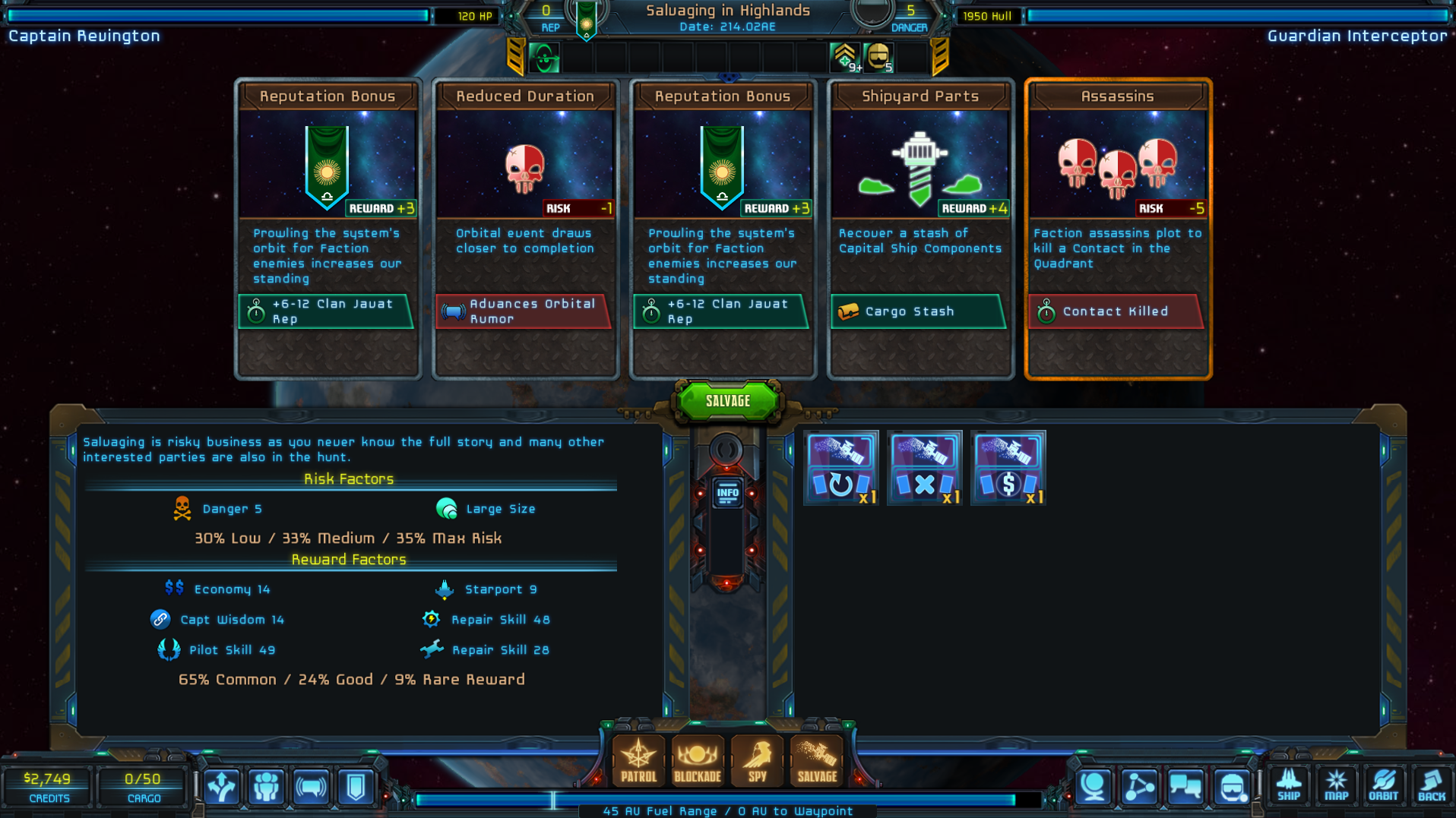Switch to the Spy operation
The height and width of the screenshot is (818, 1456).
757,760
